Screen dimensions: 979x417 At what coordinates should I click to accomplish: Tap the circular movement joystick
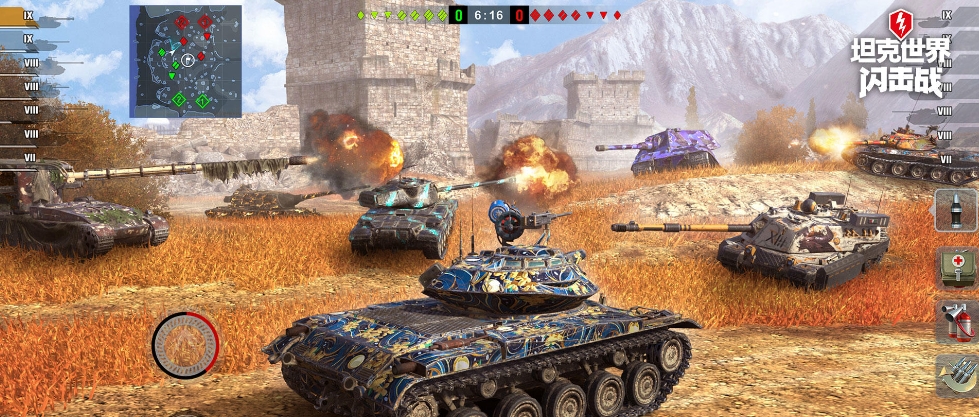point(185,345)
